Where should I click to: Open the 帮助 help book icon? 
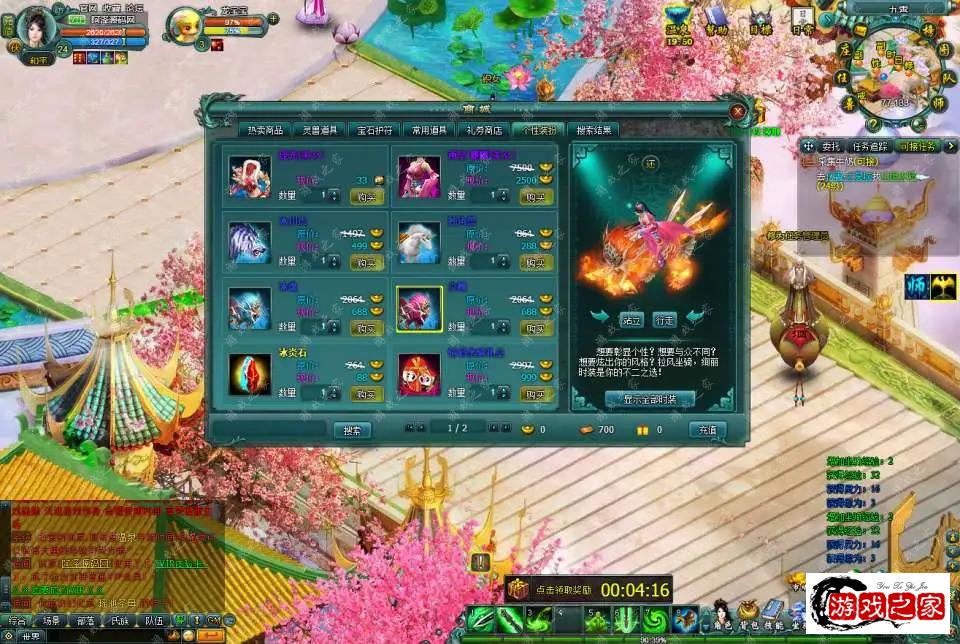tap(716, 19)
